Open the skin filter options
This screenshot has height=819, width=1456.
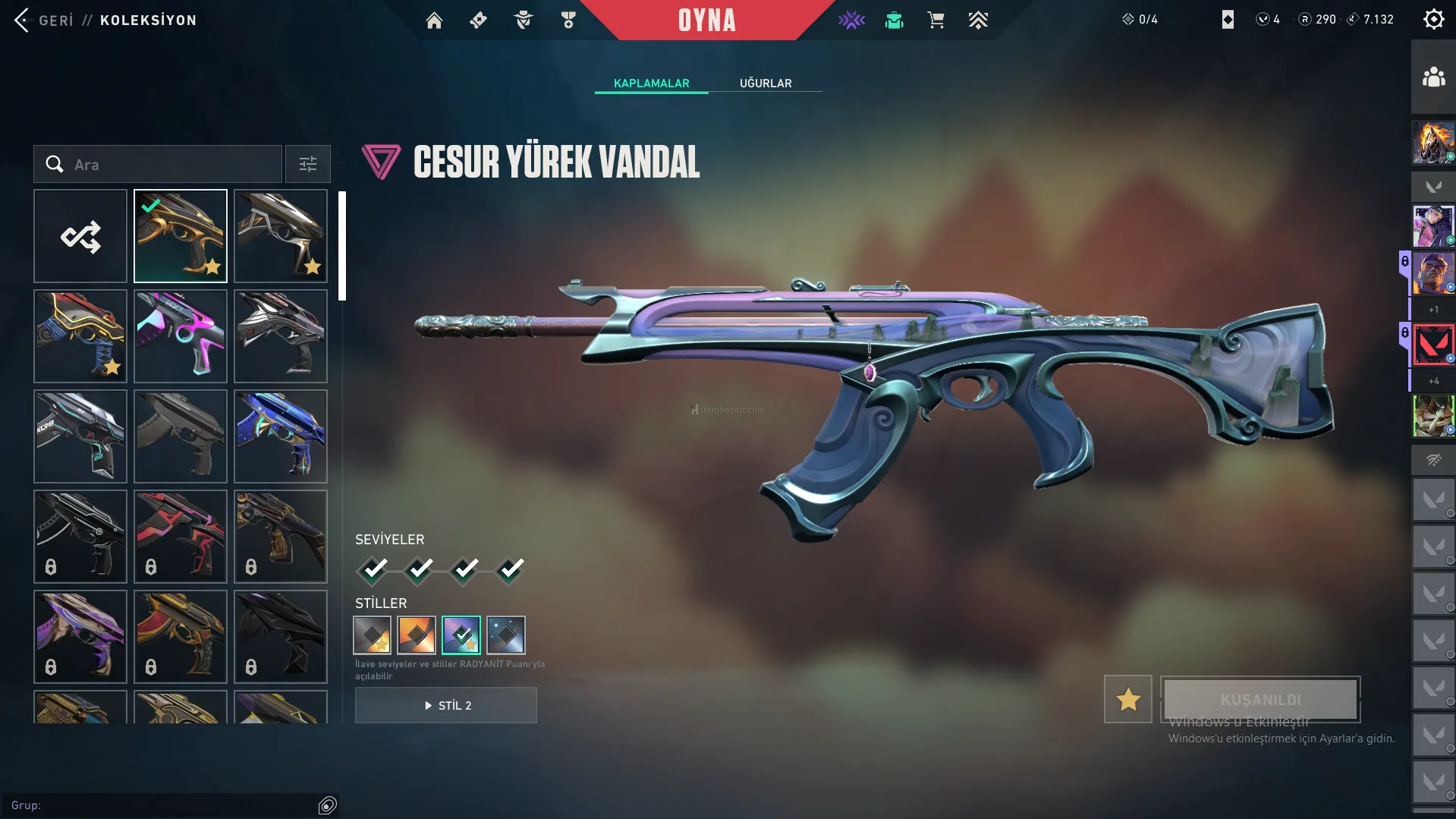308,165
